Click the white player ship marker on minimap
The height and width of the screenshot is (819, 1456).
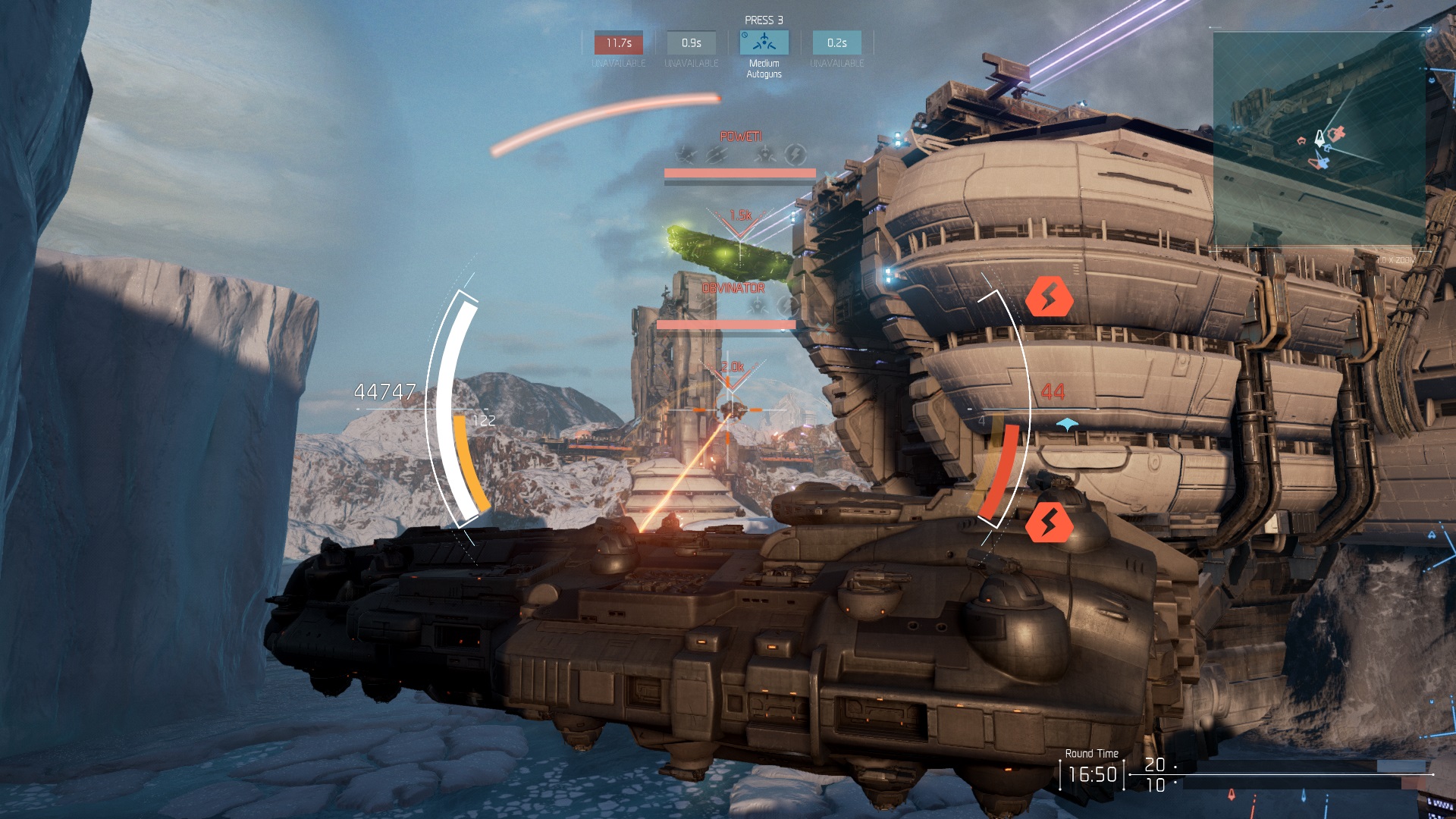pyautogui.click(x=1319, y=137)
